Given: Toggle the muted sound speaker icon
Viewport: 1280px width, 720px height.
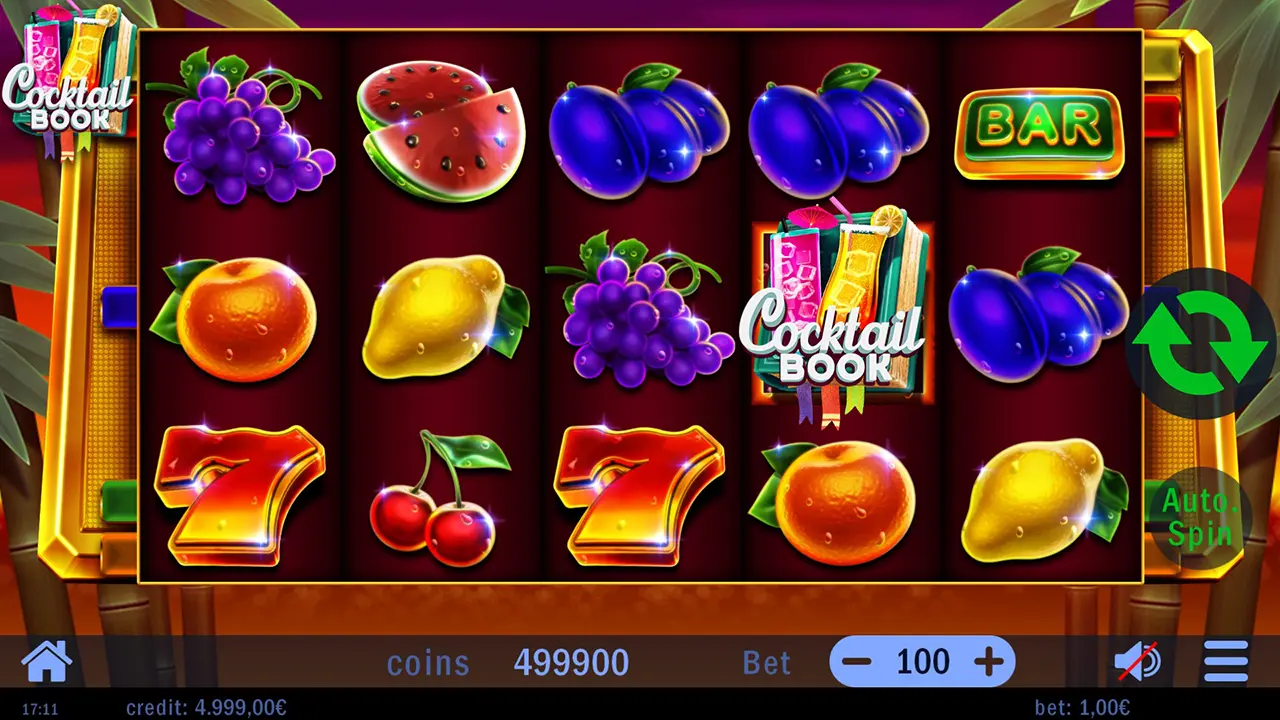Looking at the screenshot, I should tap(1138, 661).
